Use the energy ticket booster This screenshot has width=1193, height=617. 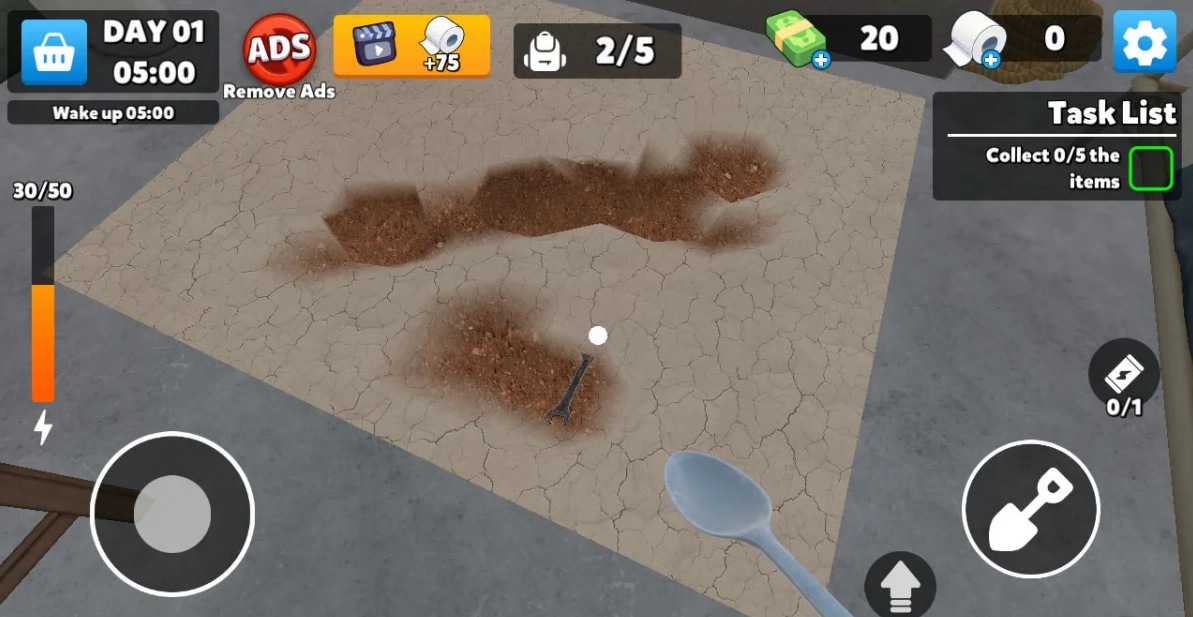(x=1123, y=375)
